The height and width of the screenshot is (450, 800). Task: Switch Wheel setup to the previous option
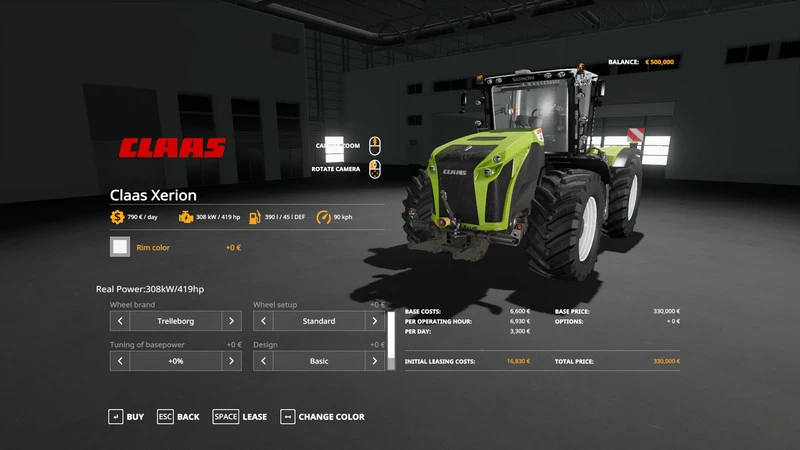(263, 321)
